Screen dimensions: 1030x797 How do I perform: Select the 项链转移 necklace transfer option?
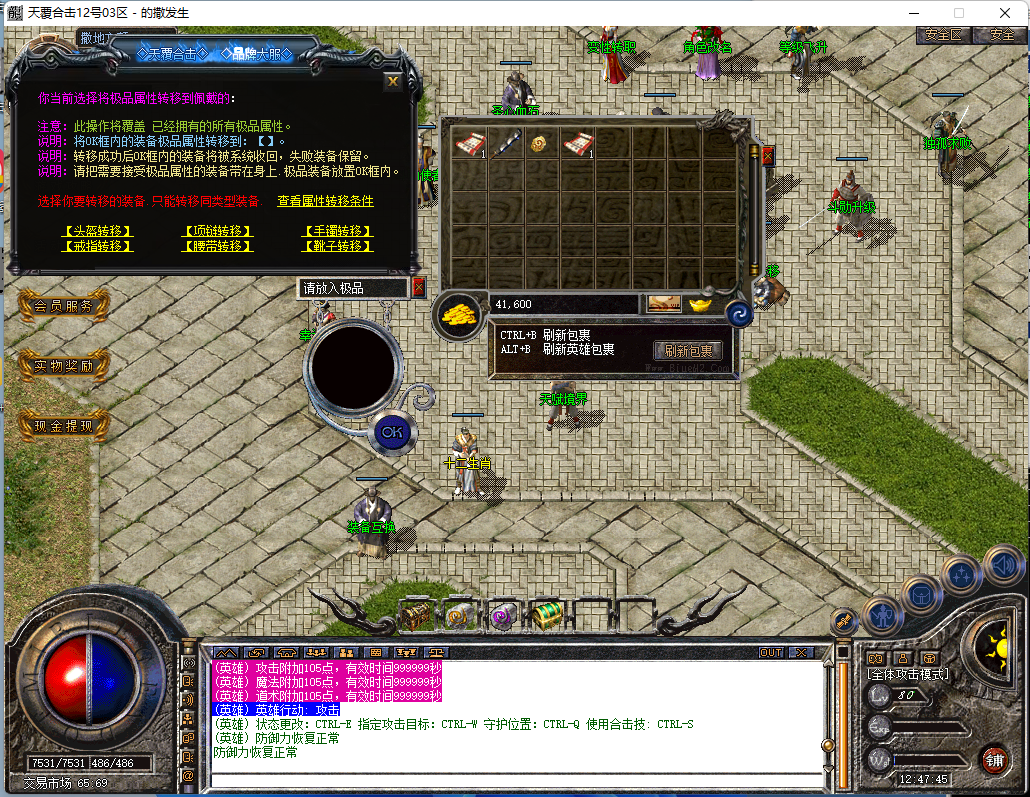(x=217, y=231)
